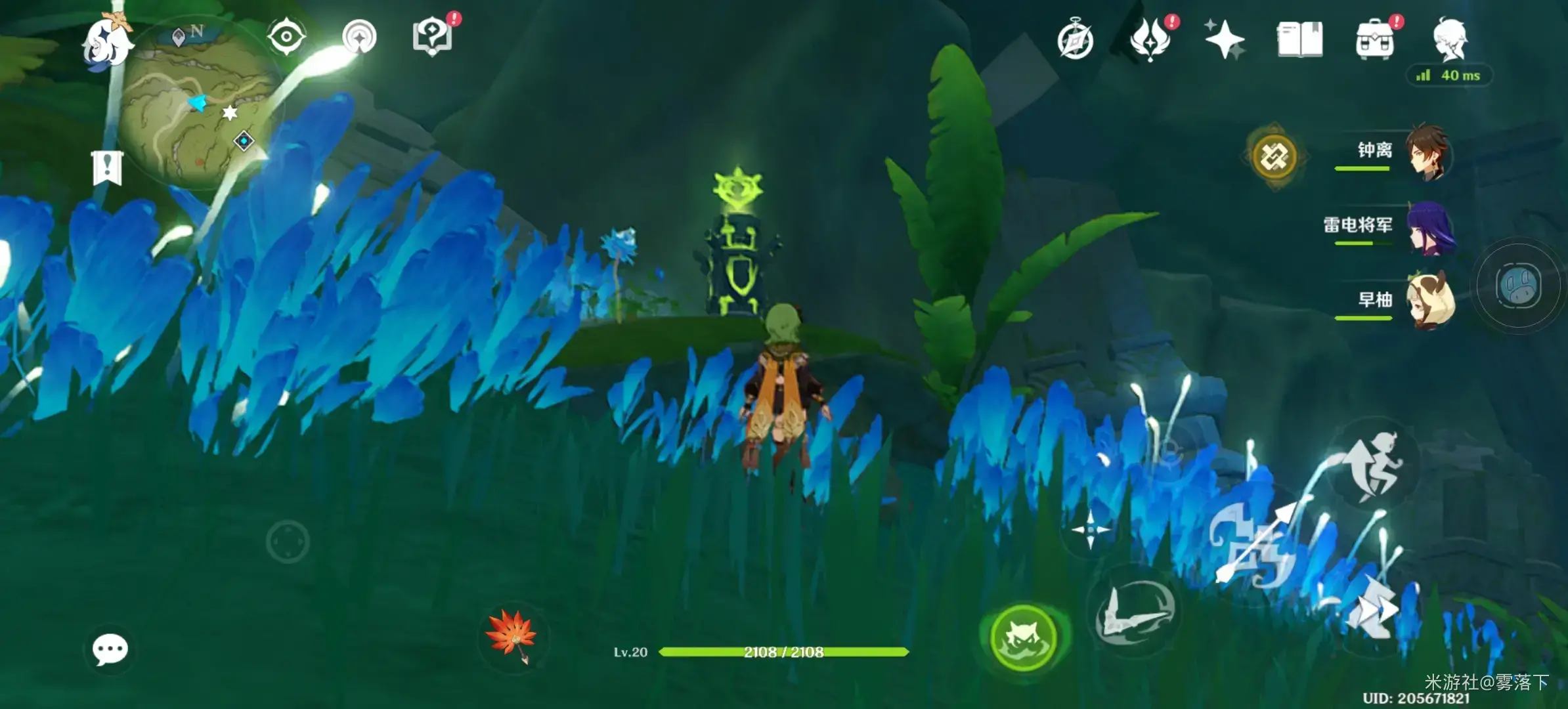Screen dimensions: 1568x709
Task: Switch to party member 早柚
Action: pos(1430,301)
